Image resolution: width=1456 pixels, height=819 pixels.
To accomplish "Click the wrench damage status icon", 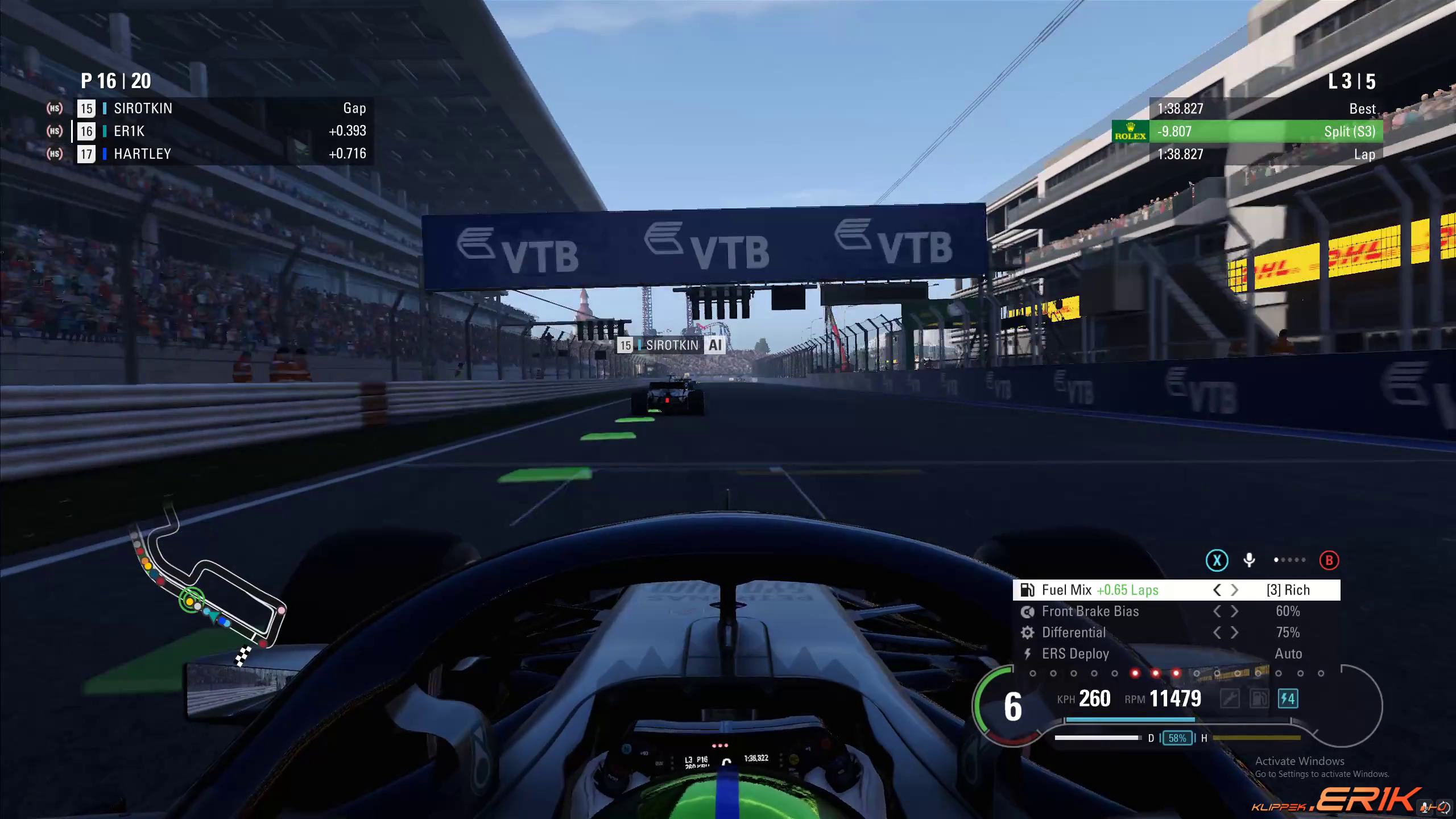I will (1230, 698).
